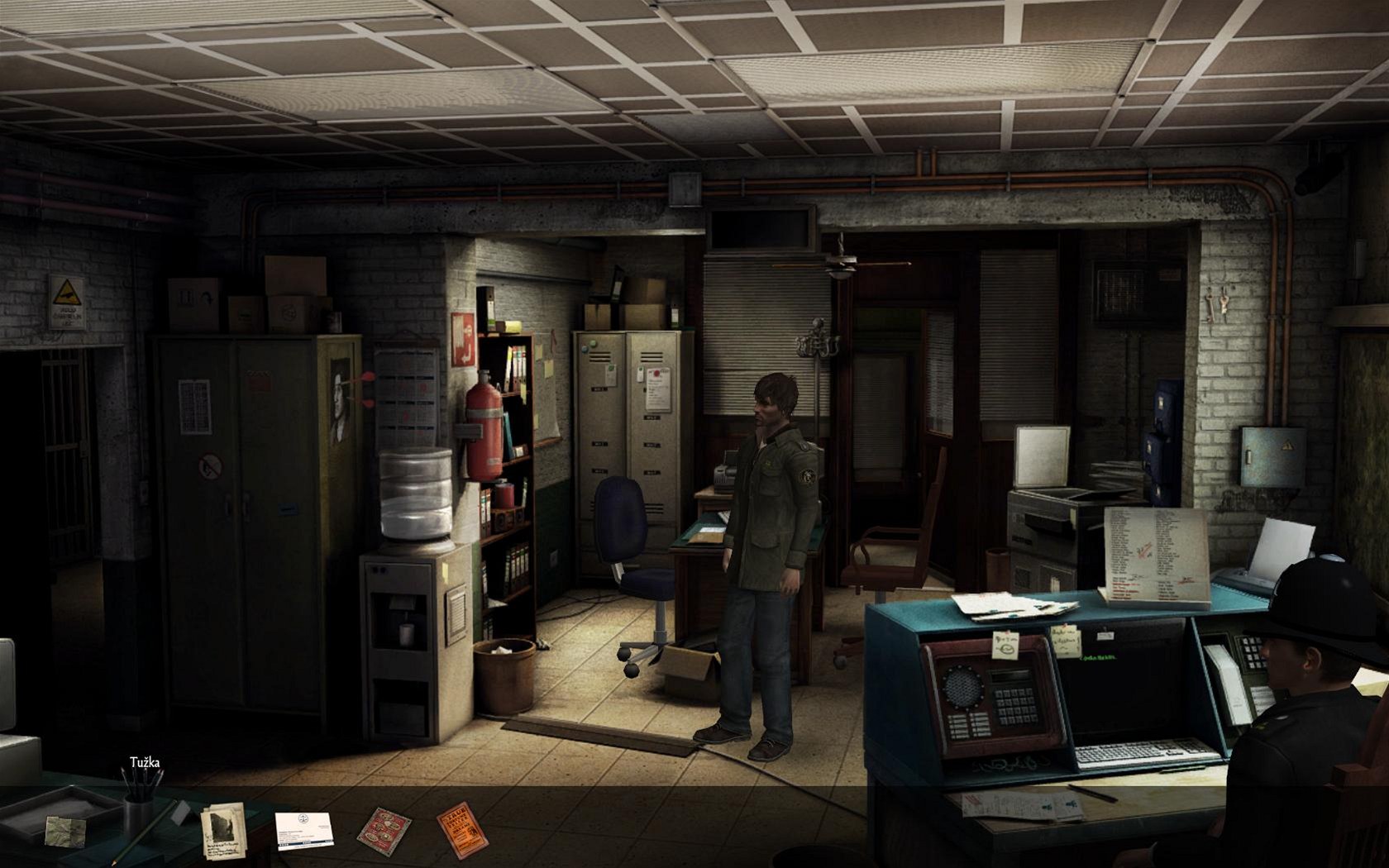Choose the white business card in the inventory
The width and height of the screenshot is (1389, 868).
(x=302, y=831)
